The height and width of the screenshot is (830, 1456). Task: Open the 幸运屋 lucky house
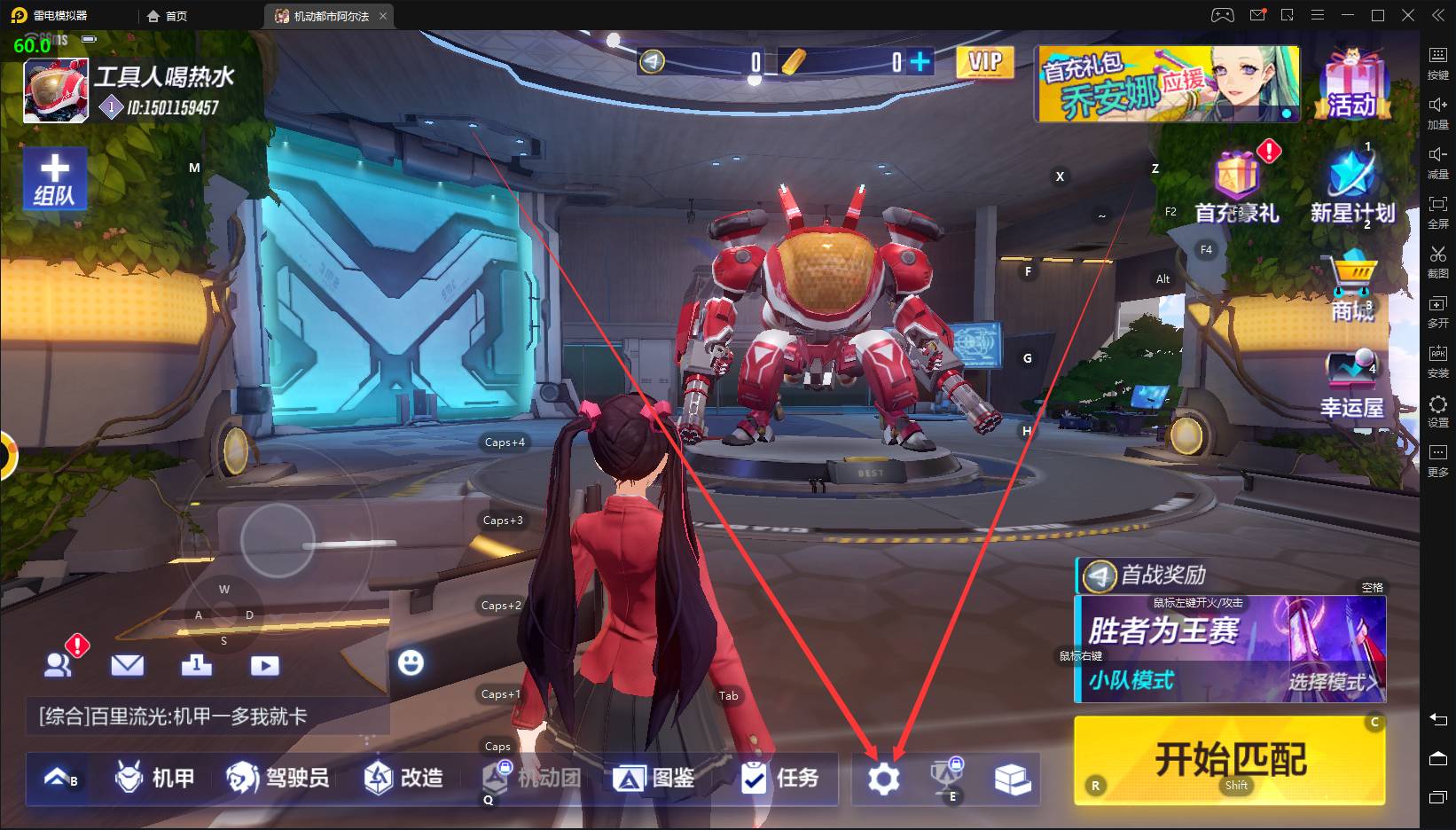1351,383
